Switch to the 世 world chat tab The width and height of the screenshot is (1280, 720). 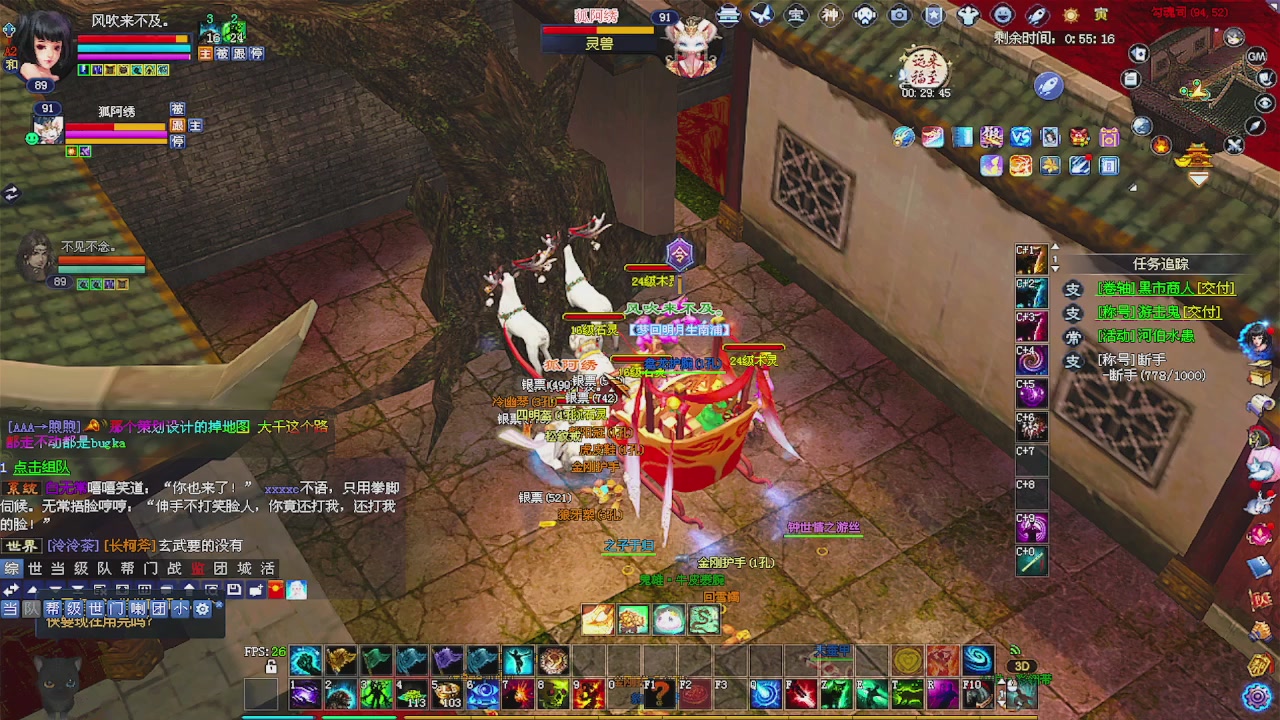click(x=35, y=569)
